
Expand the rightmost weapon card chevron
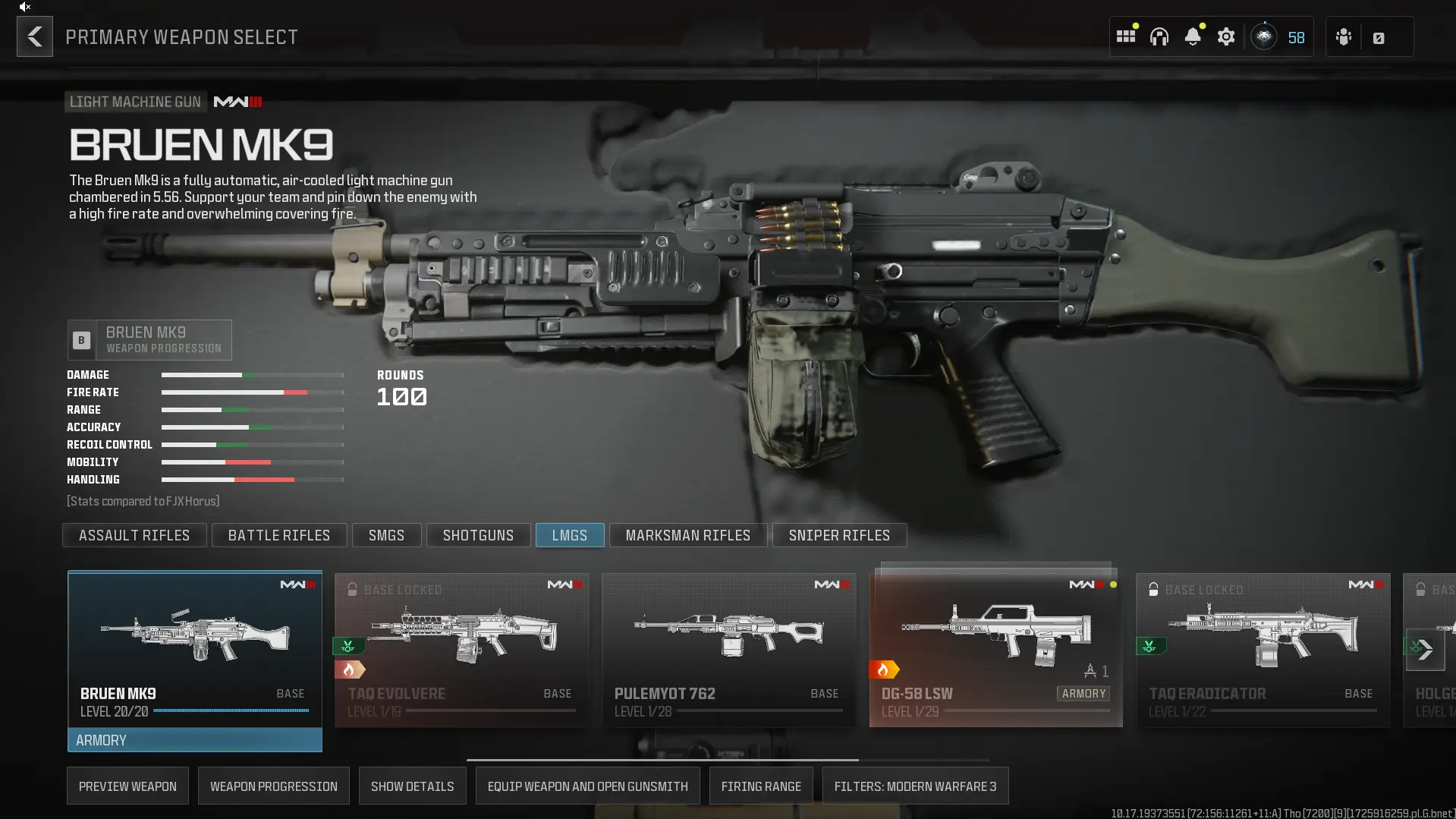pos(1426,650)
